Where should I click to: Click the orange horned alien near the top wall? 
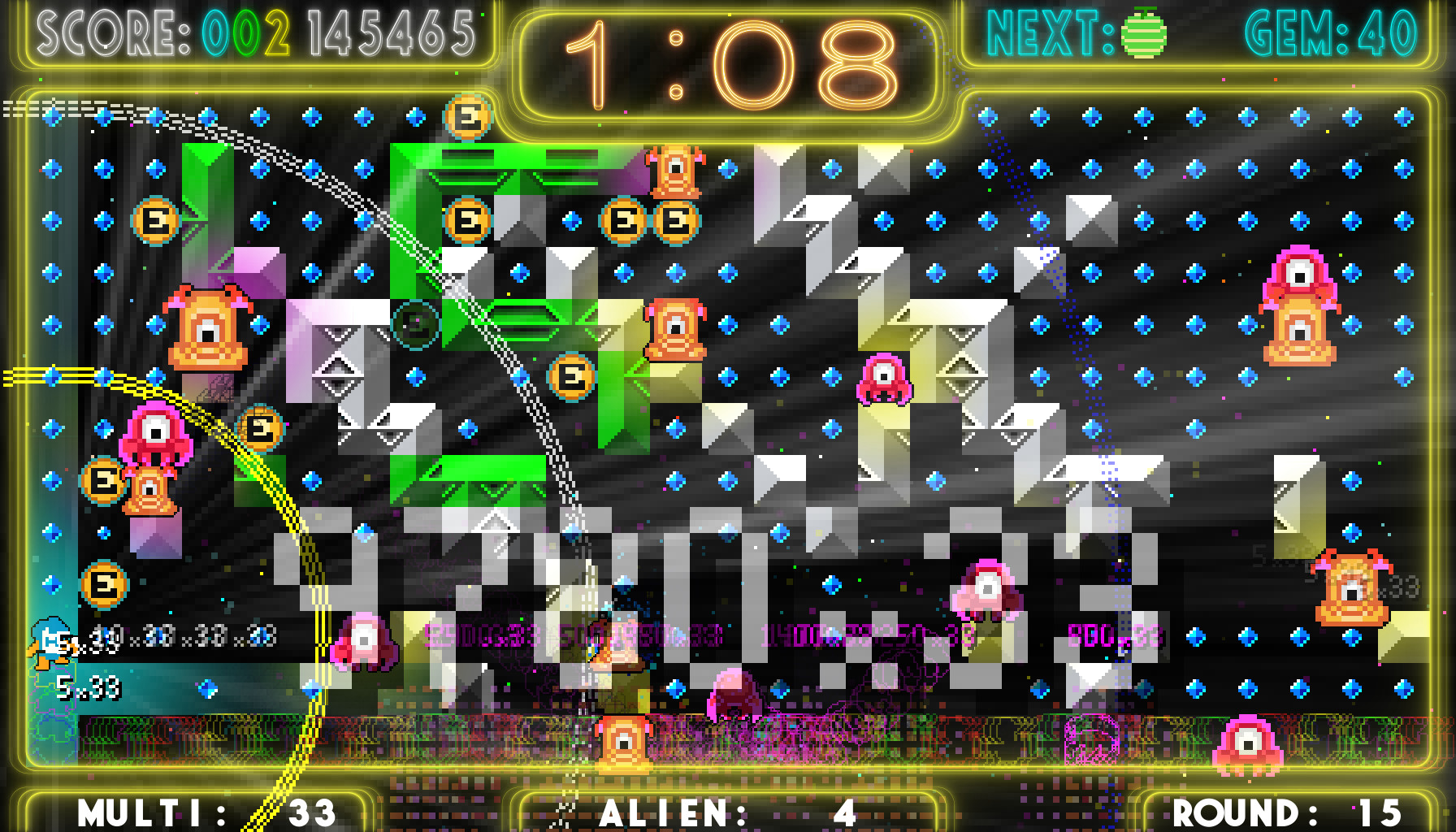tap(676, 172)
